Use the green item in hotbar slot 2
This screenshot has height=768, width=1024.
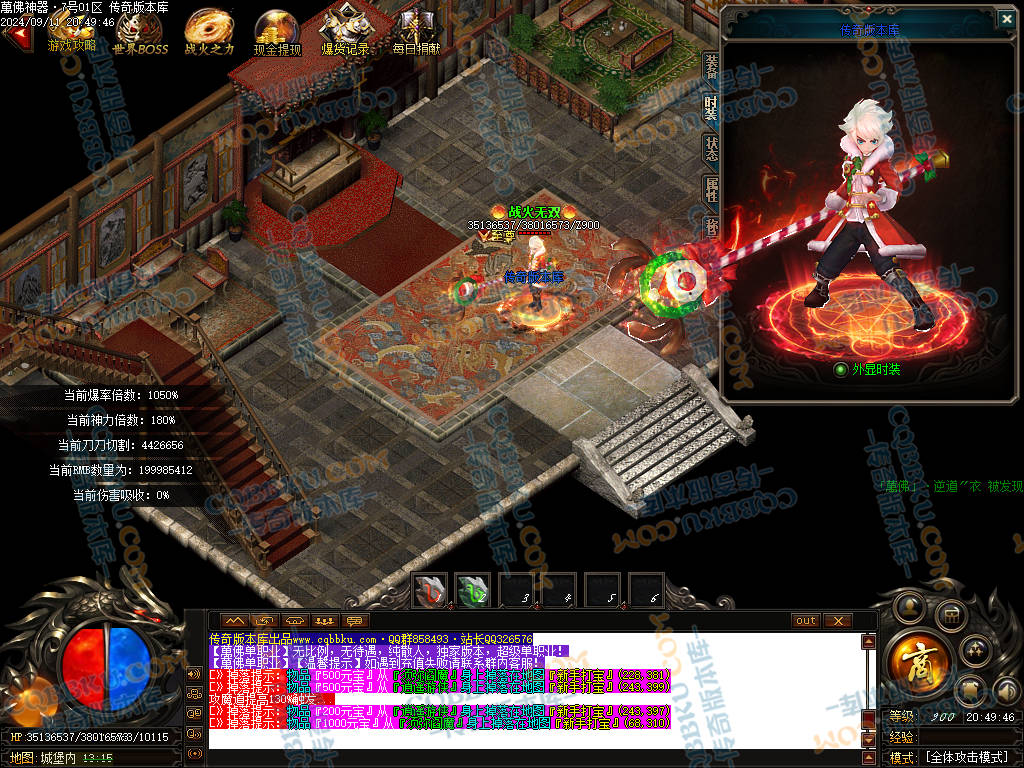tap(473, 590)
